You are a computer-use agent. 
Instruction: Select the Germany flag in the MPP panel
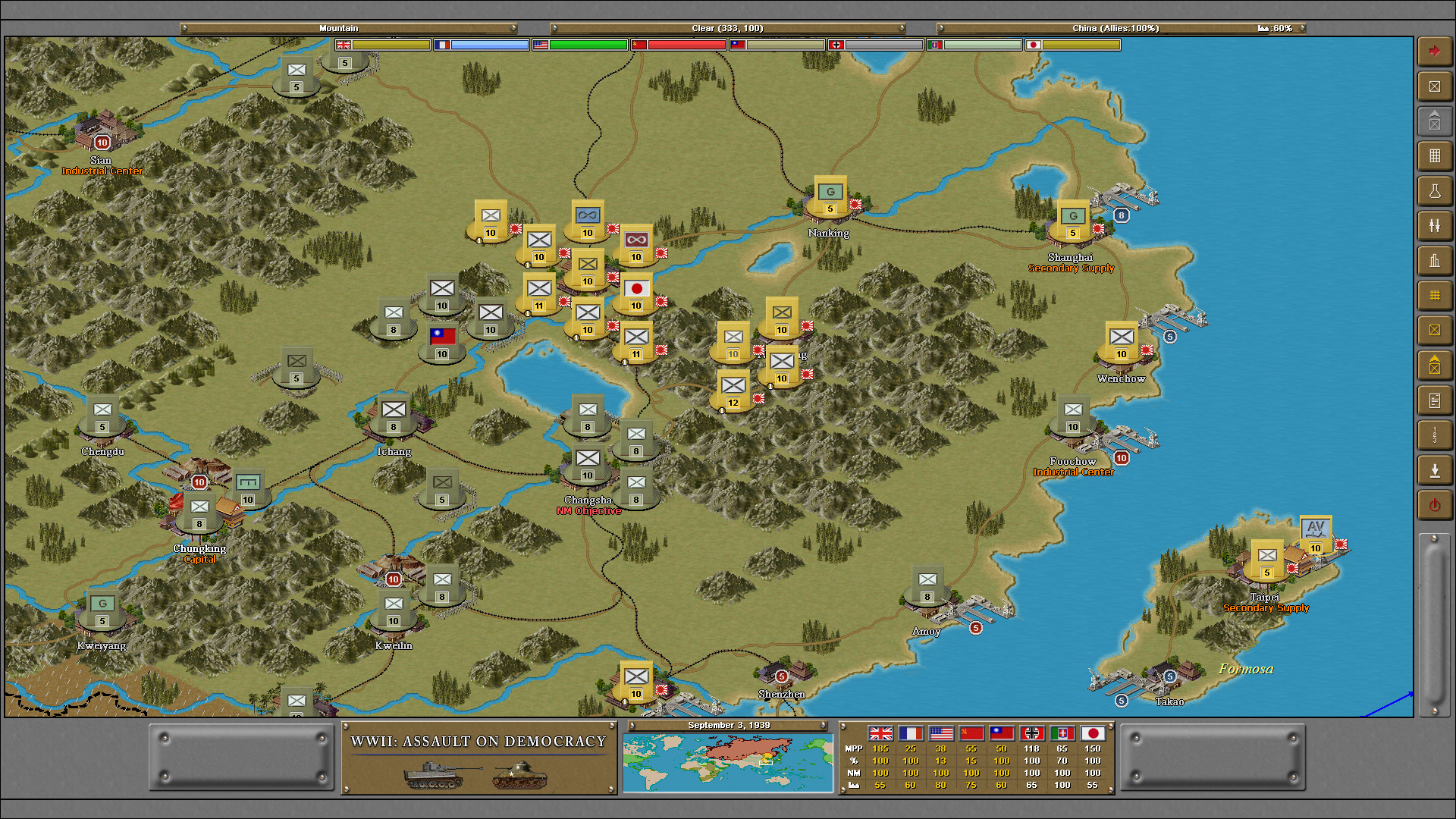(x=1031, y=734)
